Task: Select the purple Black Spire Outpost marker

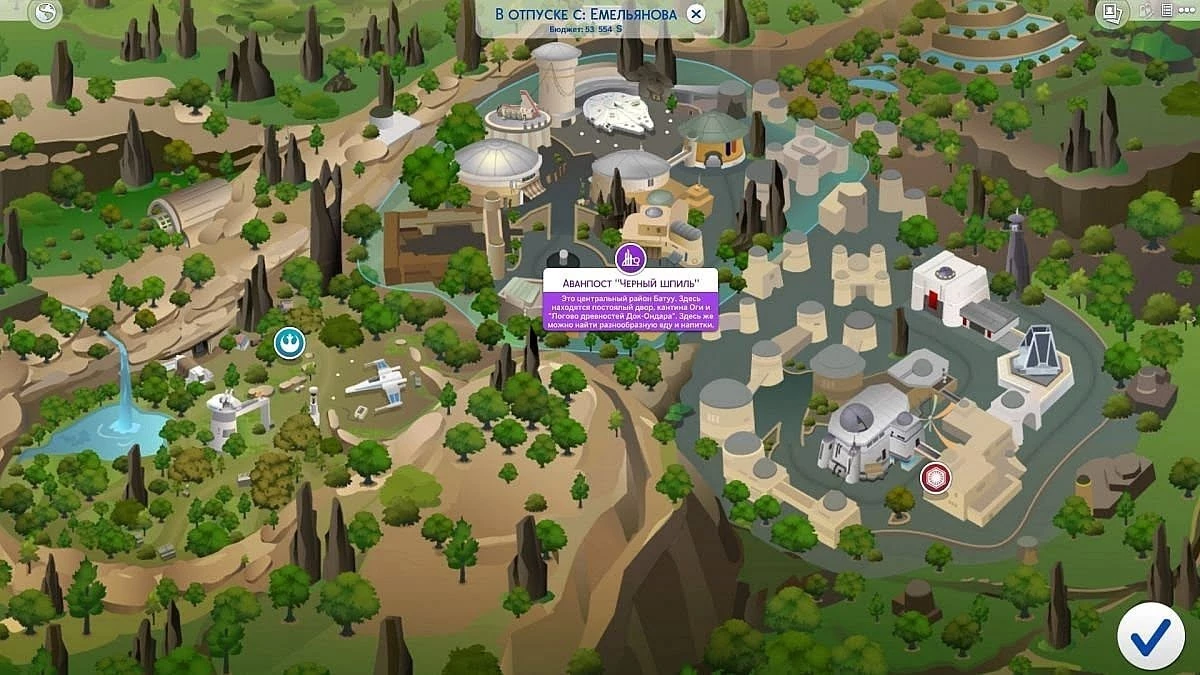Action: [630, 259]
